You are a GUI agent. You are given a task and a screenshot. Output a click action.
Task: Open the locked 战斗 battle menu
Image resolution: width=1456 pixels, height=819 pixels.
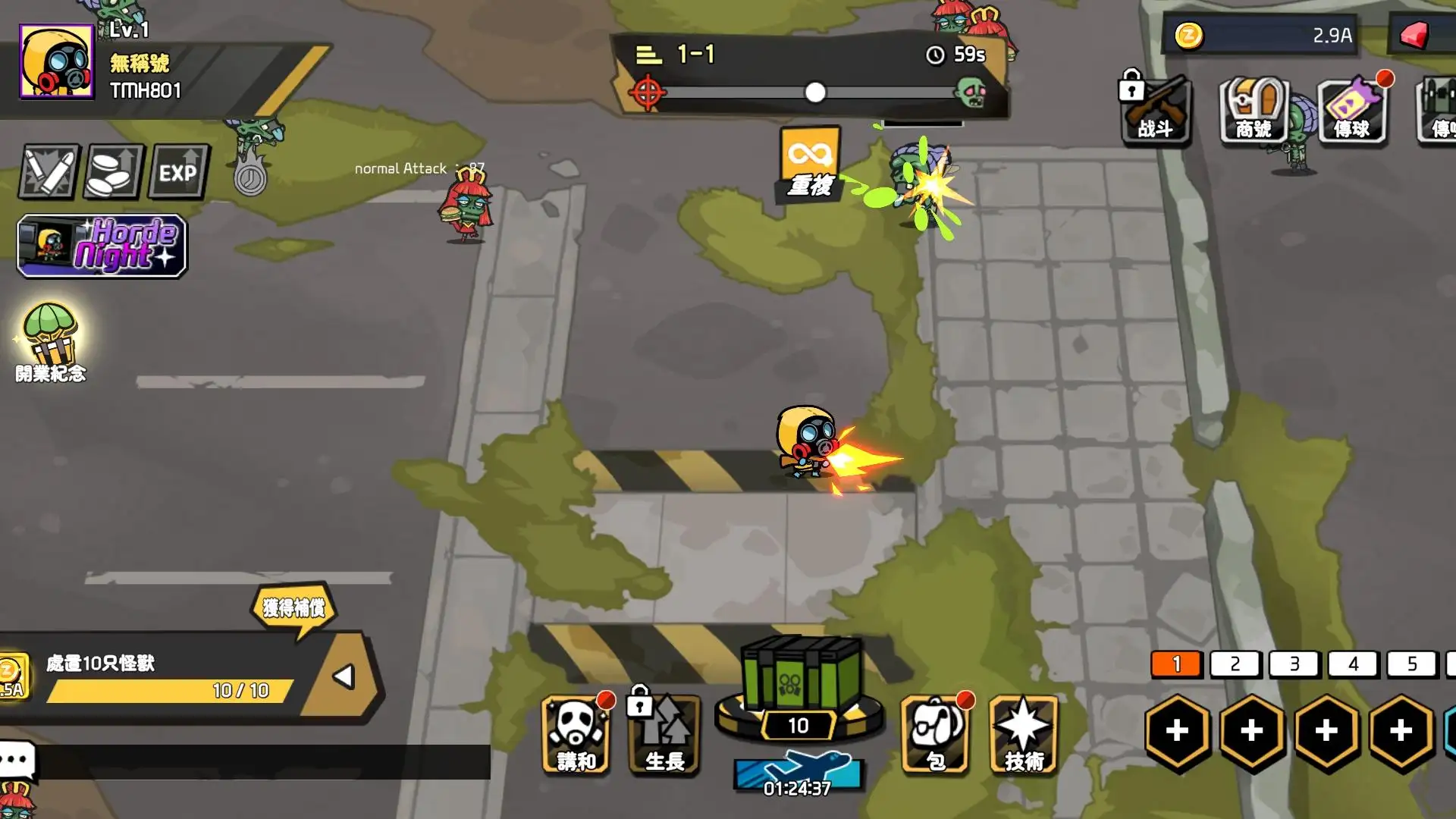point(1156,111)
